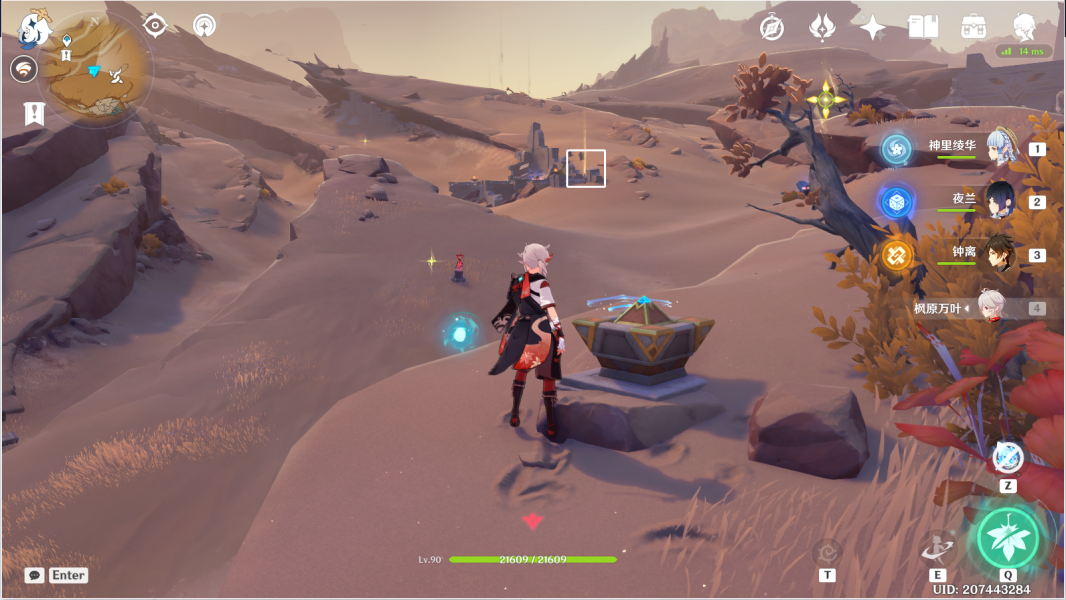Open the character screen head icon
This screenshot has height=600, width=1066.
pyautogui.click(x=1024, y=27)
